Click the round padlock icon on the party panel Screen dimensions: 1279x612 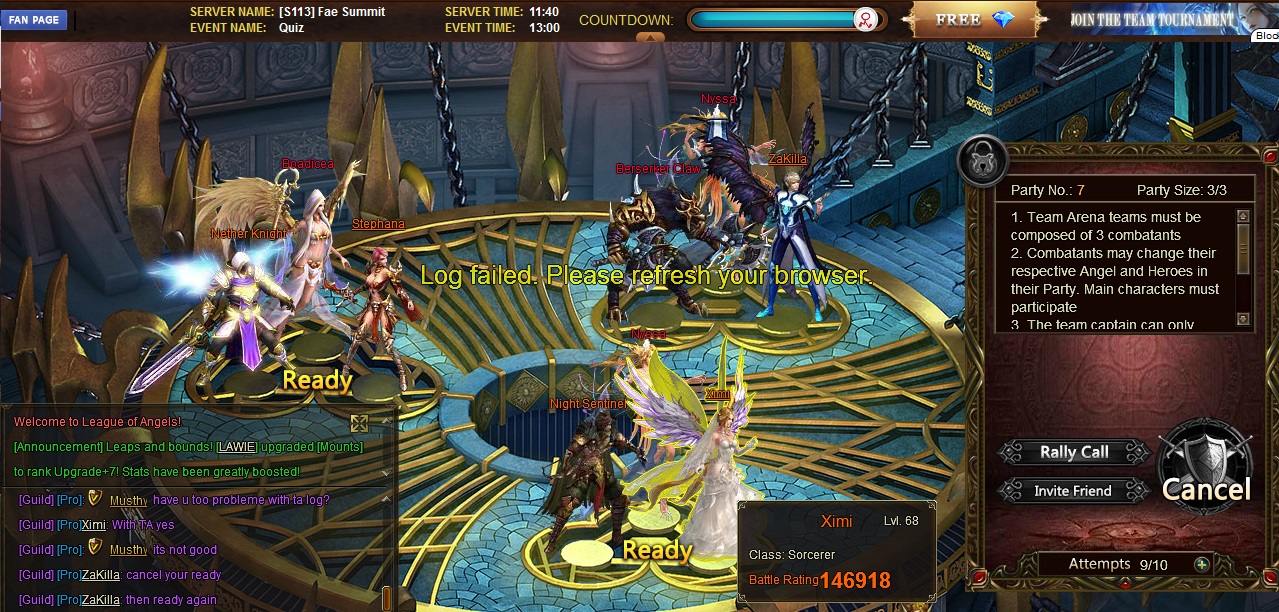(981, 160)
